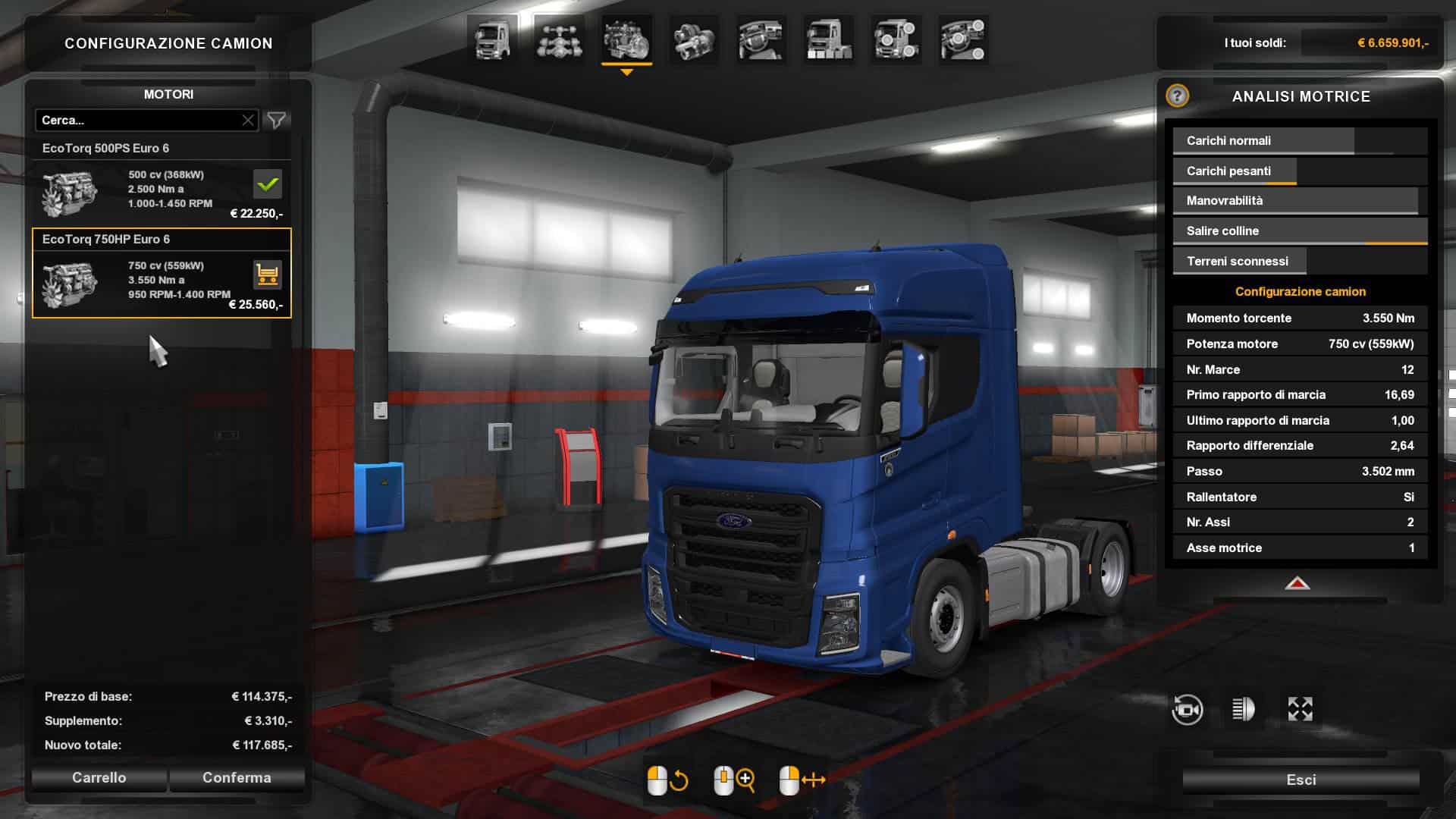Exit the truck configuration with Esci
Image resolution: width=1456 pixels, height=819 pixels.
(x=1301, y=780)
